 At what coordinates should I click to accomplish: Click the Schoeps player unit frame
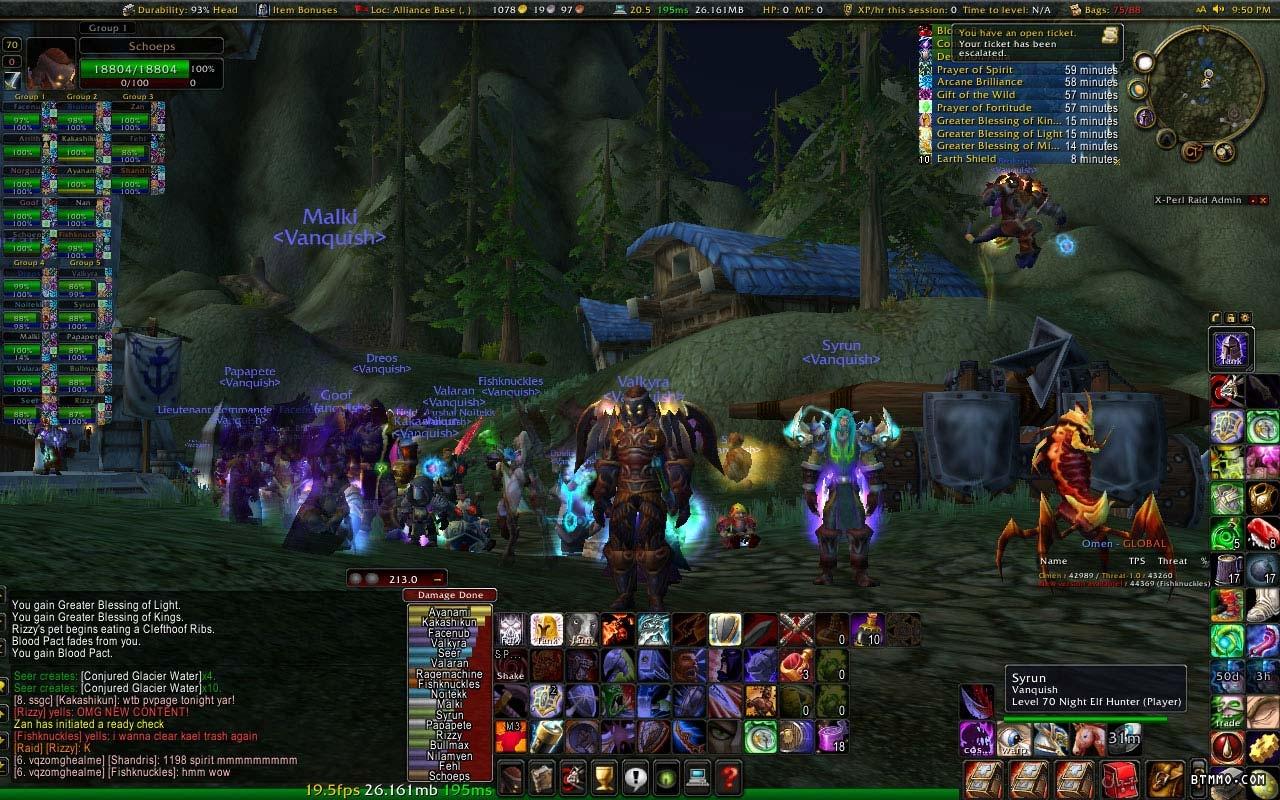tap(150, 60)
